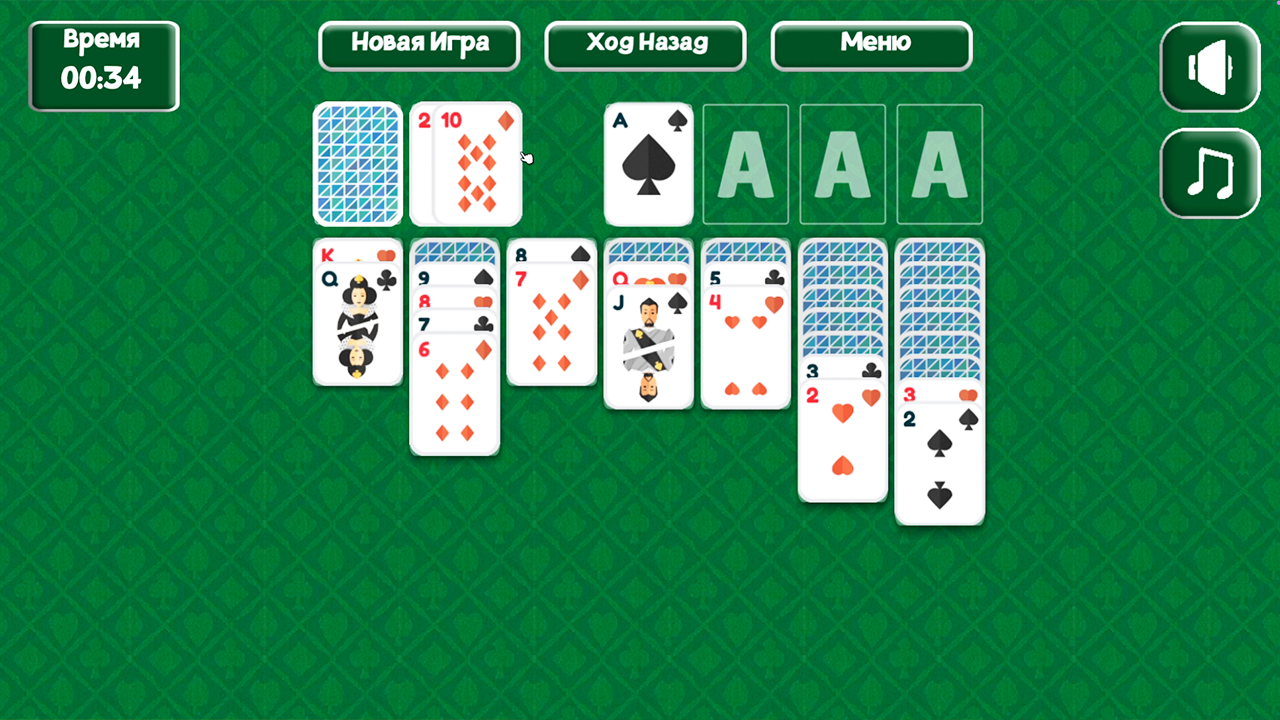Select the 4 of hearts
1280x720 pixels.
(745, 340)
